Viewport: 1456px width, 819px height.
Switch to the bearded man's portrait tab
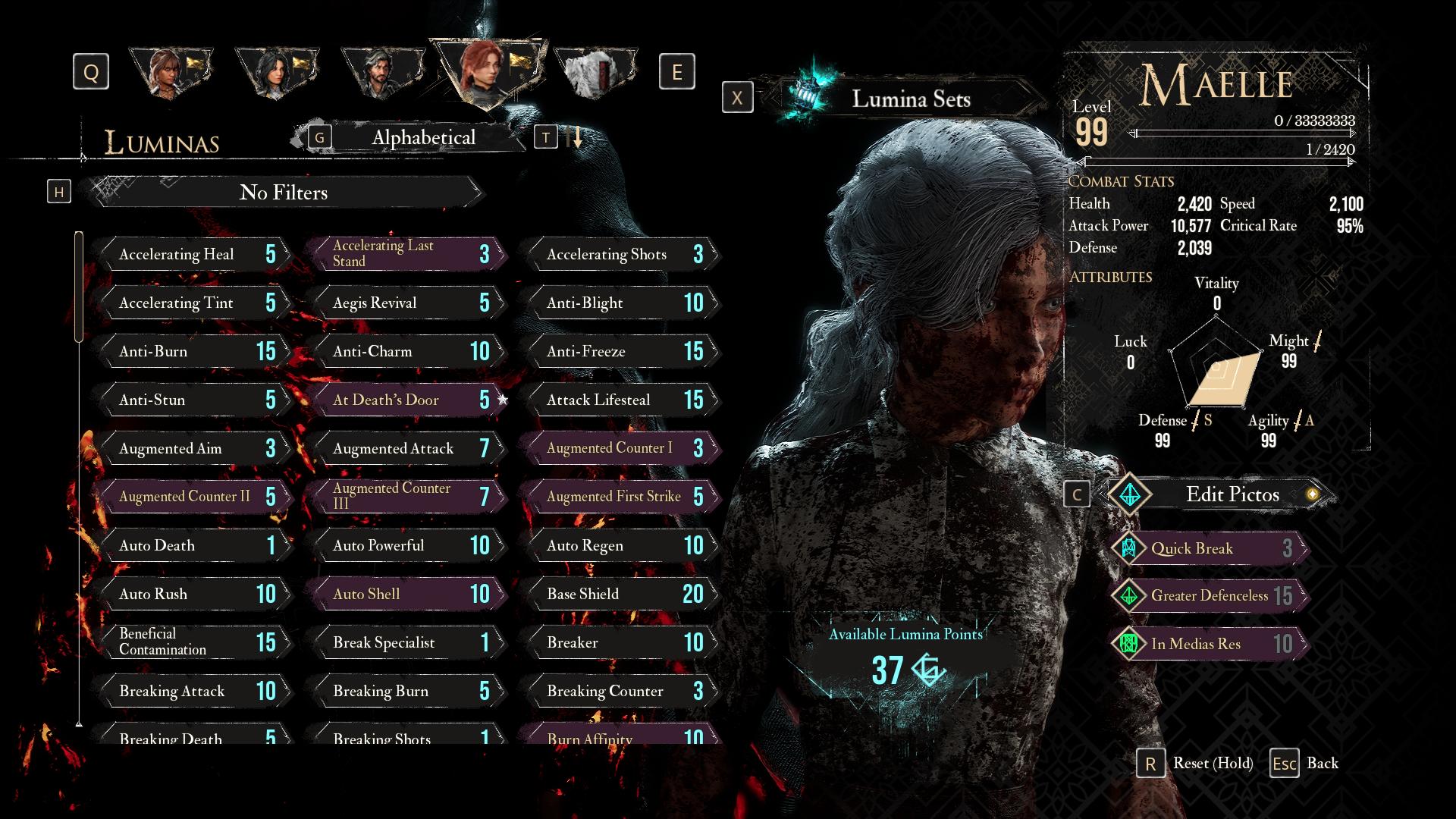[381, 74]
